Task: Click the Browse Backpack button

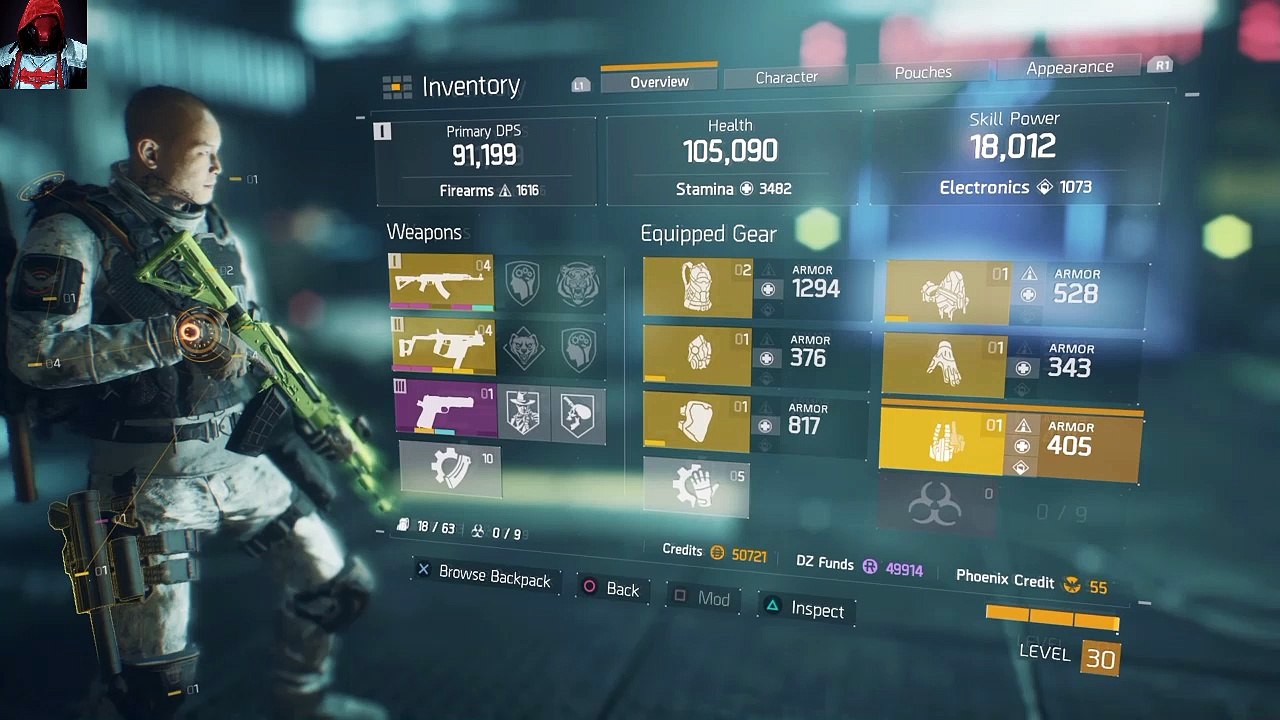Action: (483, 576)
